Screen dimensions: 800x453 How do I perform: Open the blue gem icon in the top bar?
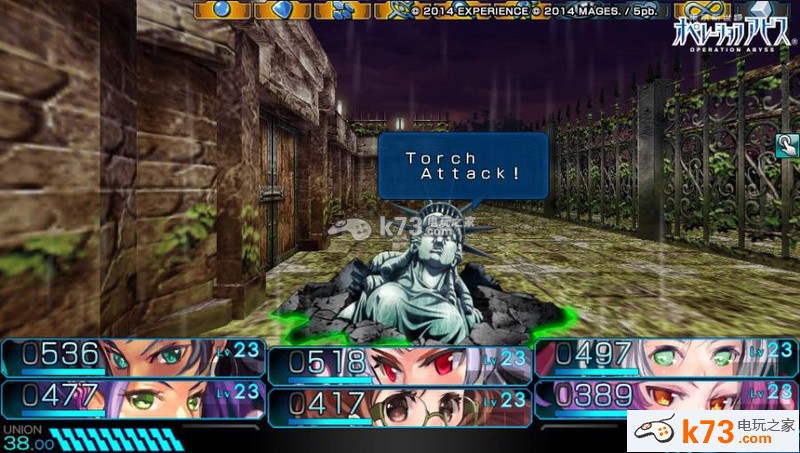tap(282, 10)
